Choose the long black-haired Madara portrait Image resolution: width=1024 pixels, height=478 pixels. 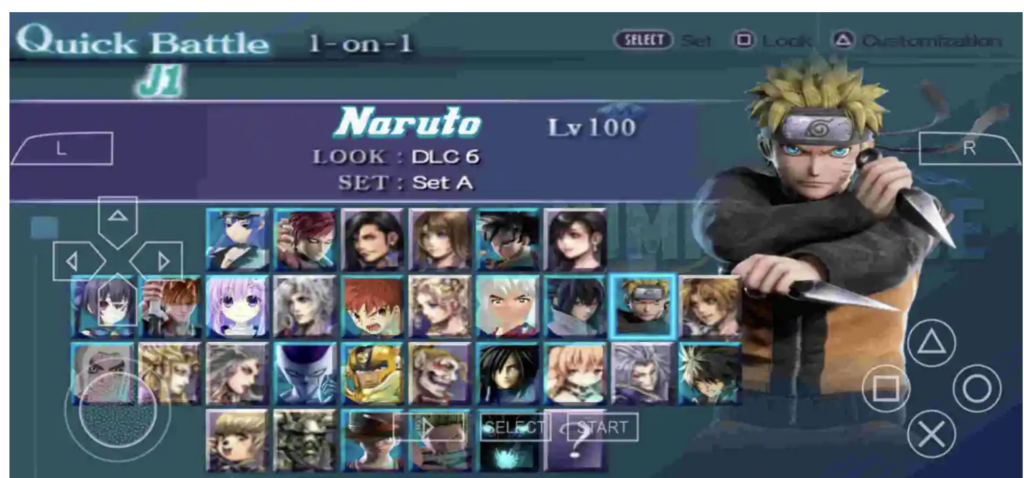(x=508, y=373)
